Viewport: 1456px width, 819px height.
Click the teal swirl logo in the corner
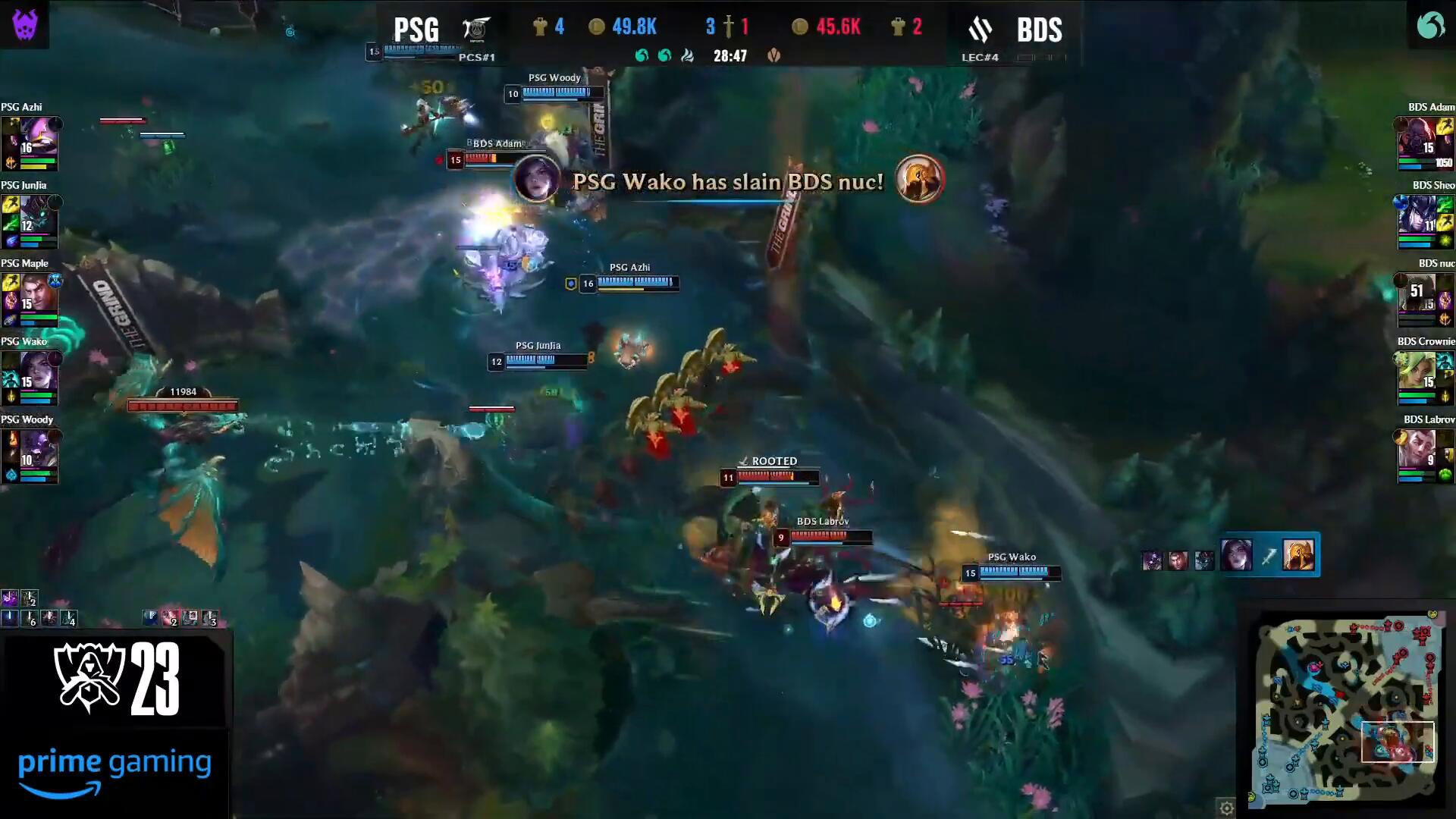(1431, 24)
